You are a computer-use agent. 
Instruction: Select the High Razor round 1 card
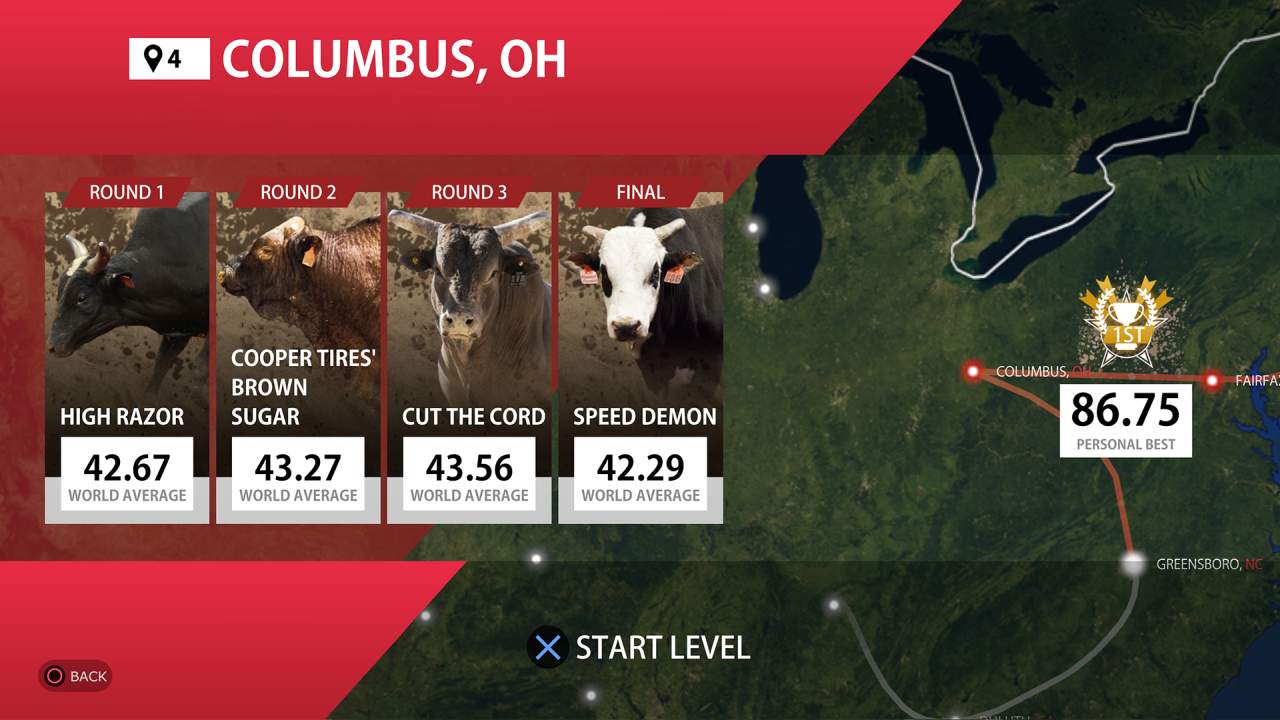click(127, 355)
